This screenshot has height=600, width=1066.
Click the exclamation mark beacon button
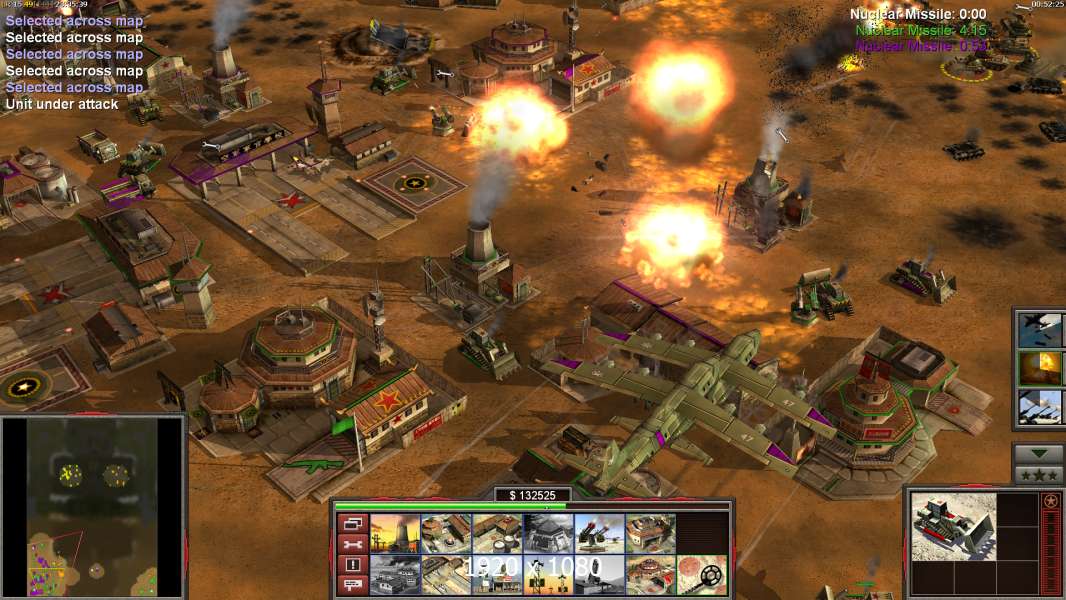[352, 565]
